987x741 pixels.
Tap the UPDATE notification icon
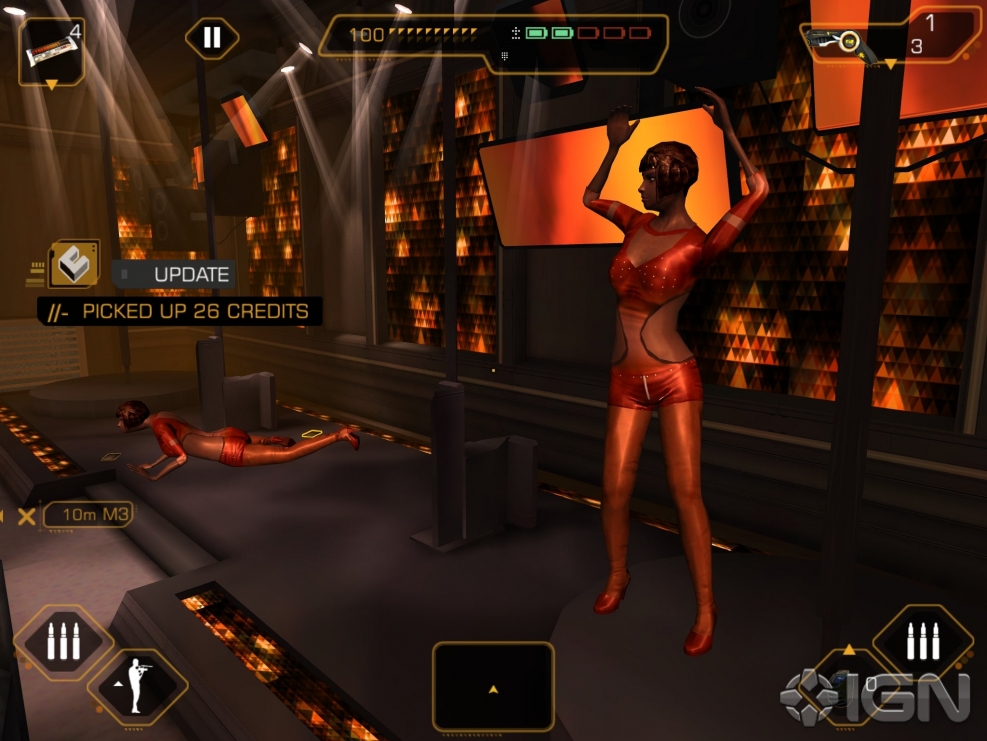(73, 265)
